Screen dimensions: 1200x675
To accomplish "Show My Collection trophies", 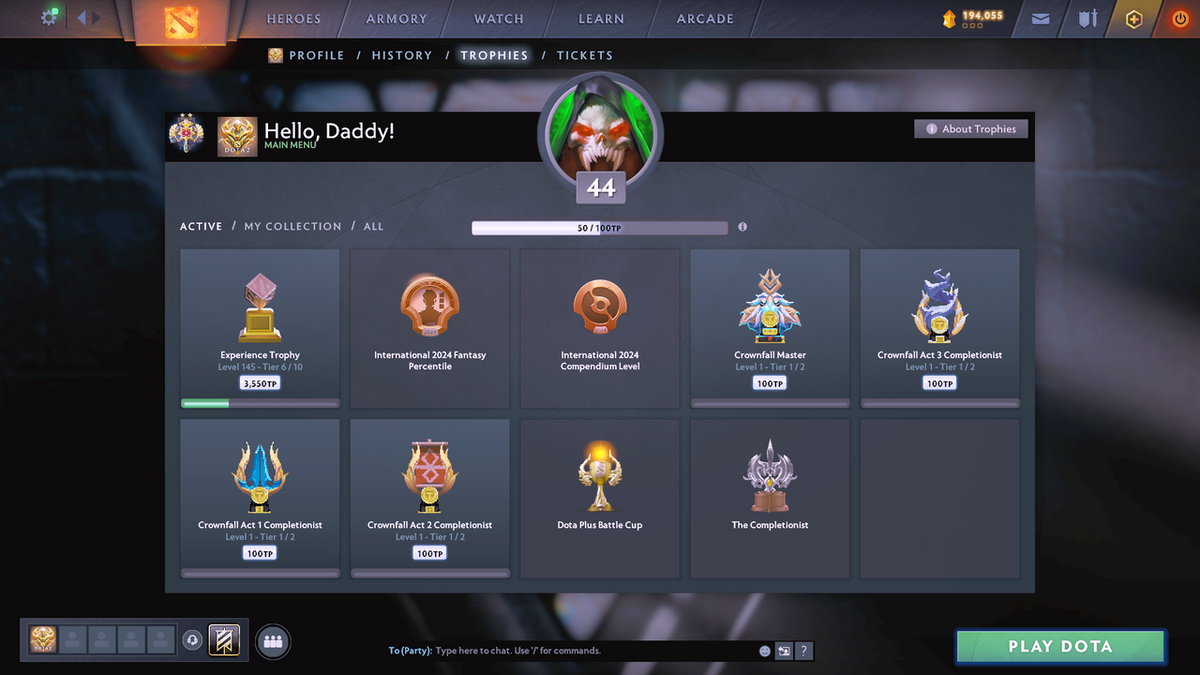I will coord(293,227).
